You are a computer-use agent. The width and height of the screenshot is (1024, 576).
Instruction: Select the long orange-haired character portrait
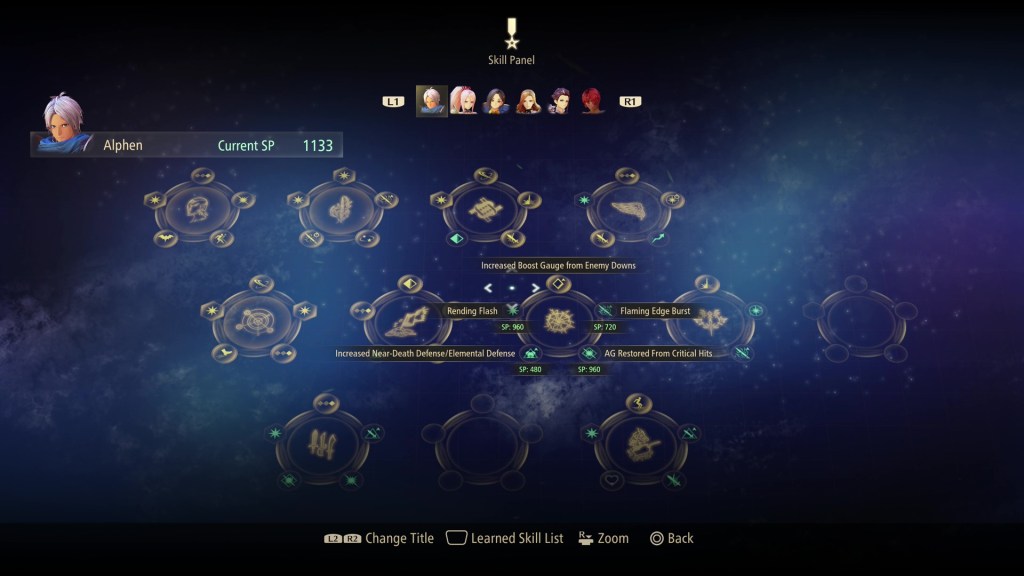pyautogui.click(x=528, y=101)
